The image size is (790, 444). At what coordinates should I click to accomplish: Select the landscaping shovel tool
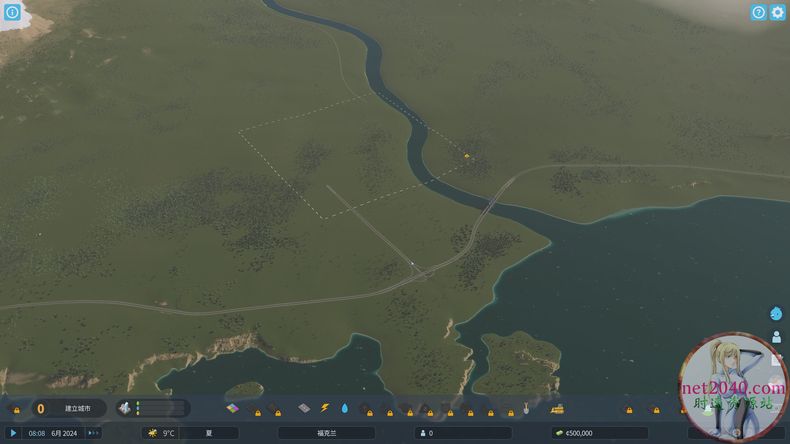527,408
